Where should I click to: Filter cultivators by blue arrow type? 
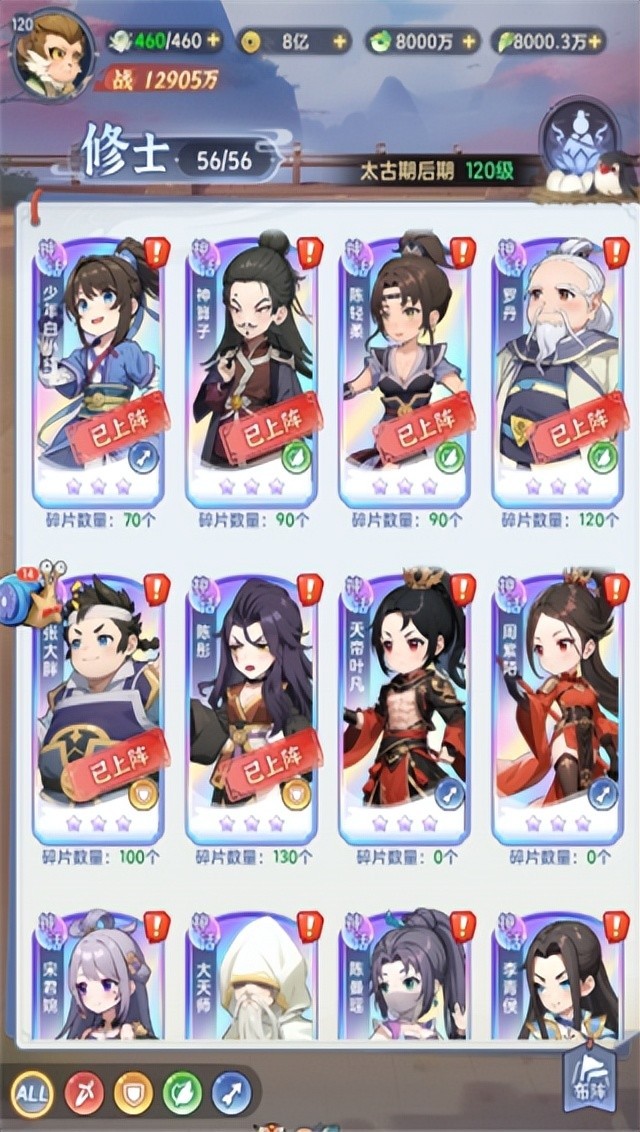(230, 1091)
